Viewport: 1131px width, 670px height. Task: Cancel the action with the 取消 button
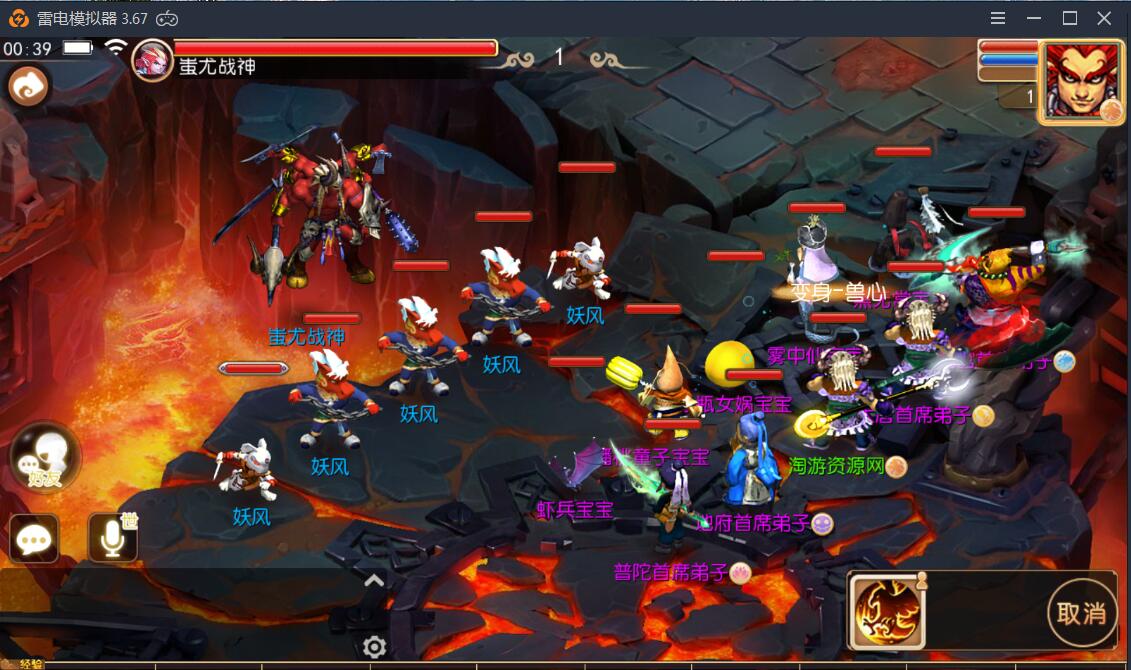(1081, 613)
